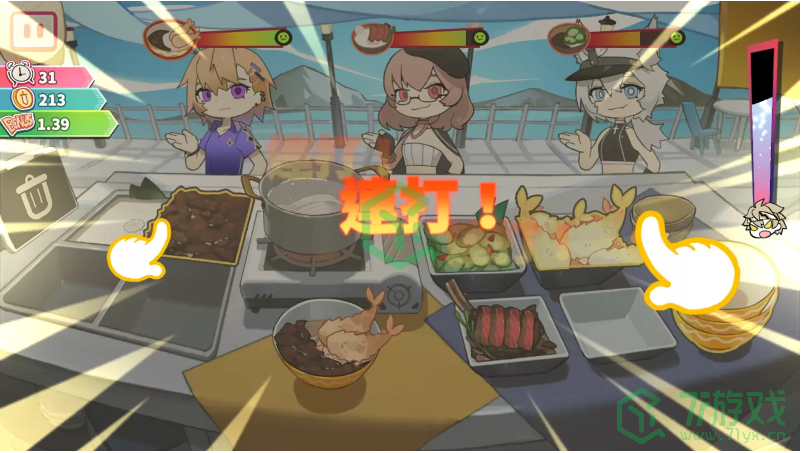
Task: Tap the empty white serving plate
Action: [x=612, y=322]
